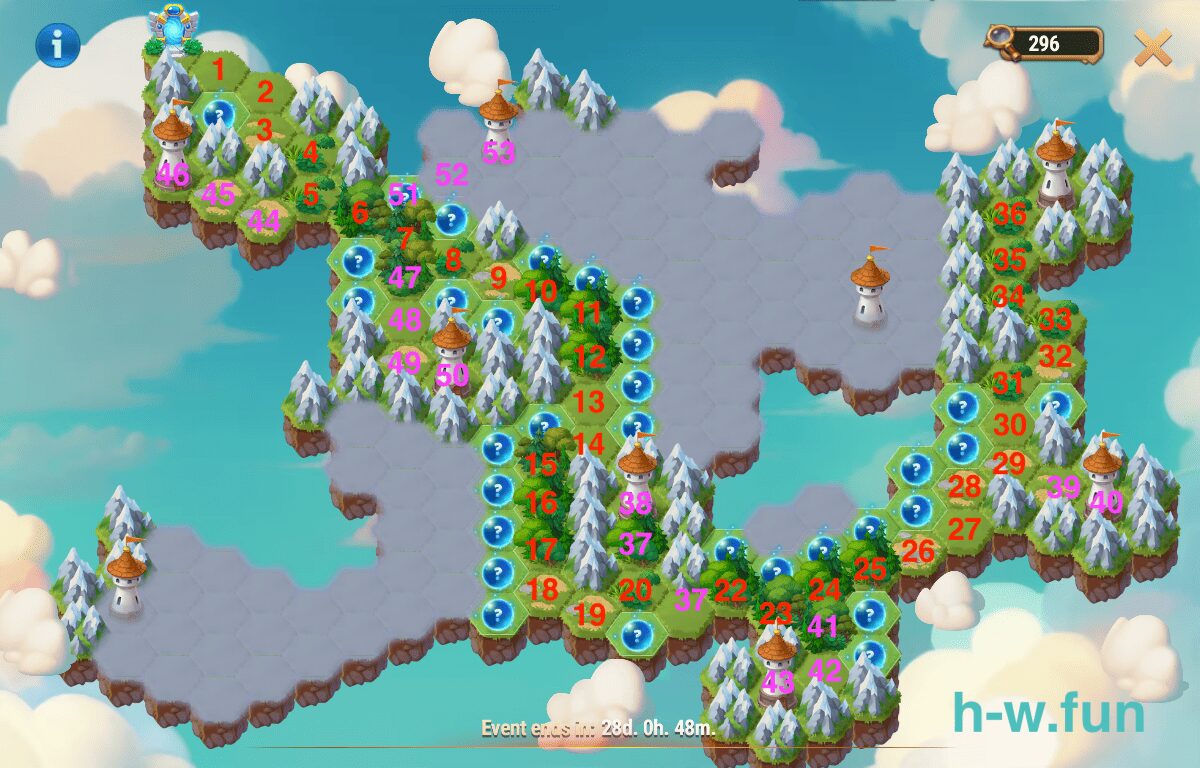Click the hex tile numbered 30
This screenshot has width=1200, height=768.
(x=1010, y=424)
